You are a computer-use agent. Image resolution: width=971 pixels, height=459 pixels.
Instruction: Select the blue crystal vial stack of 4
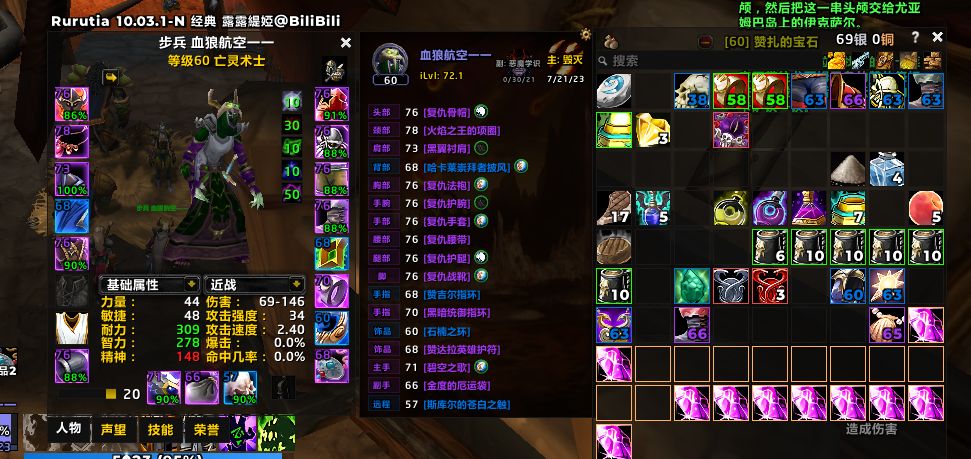click(x=887, y=168)
